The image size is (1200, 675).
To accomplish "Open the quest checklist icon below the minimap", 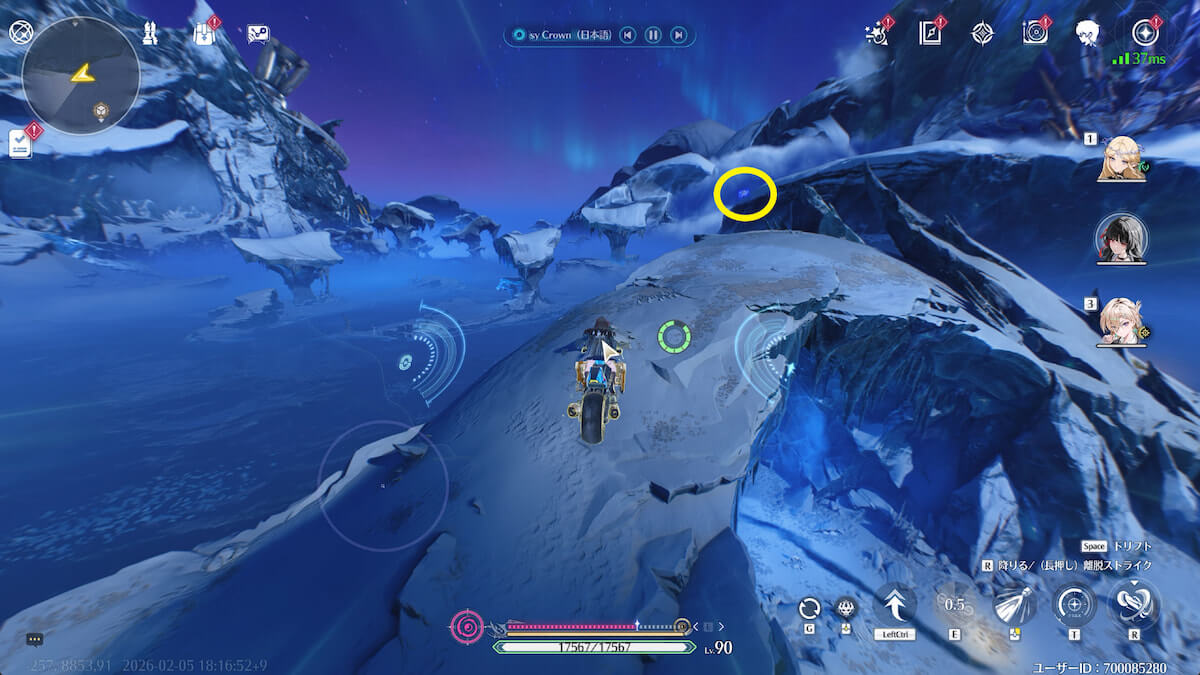I will point(21,143).
